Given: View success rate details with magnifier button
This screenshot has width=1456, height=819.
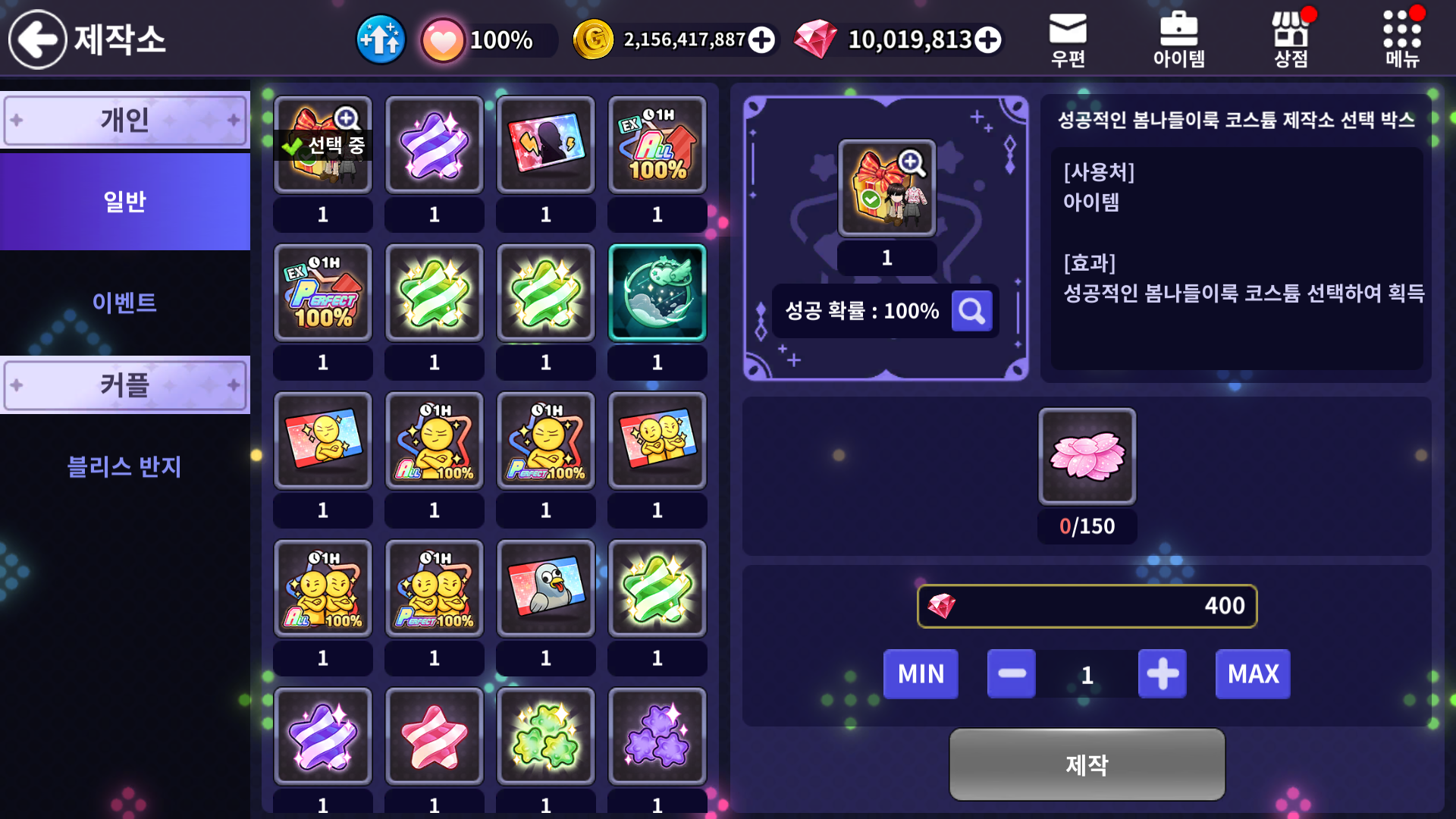Looking at the screenshot, I should (971, 311).
